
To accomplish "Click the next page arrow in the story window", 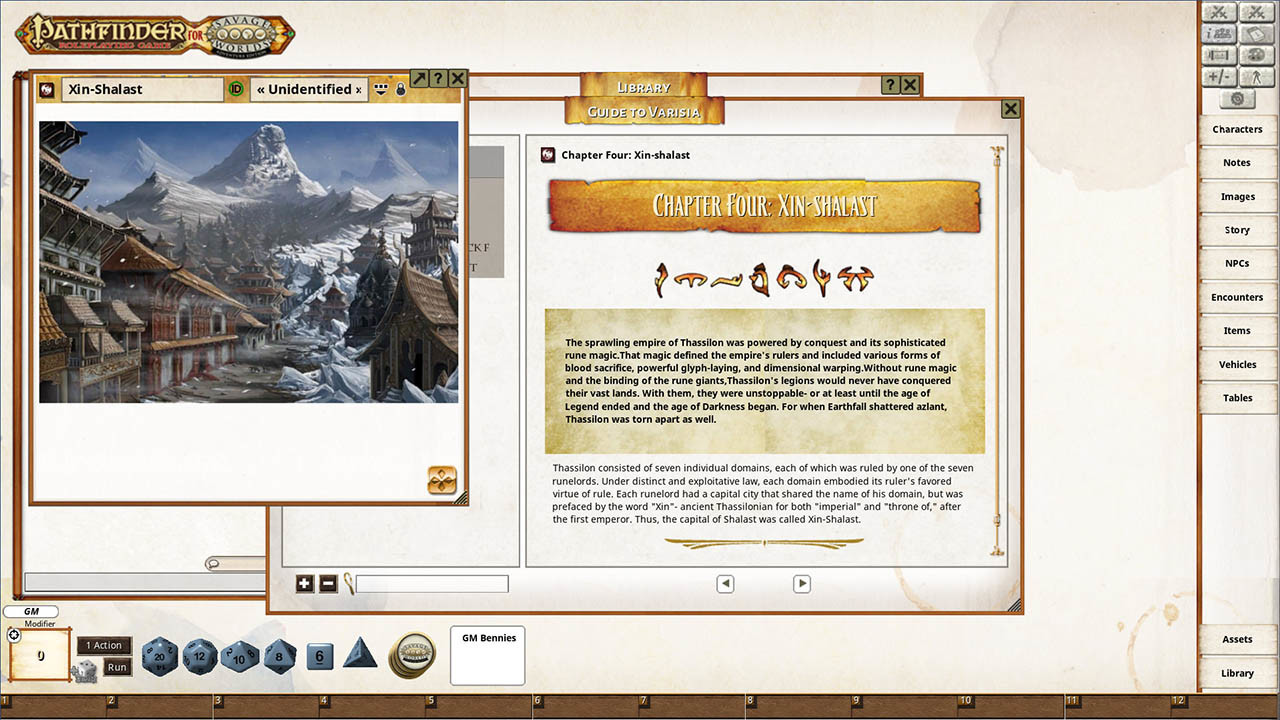I will (801, 583).
